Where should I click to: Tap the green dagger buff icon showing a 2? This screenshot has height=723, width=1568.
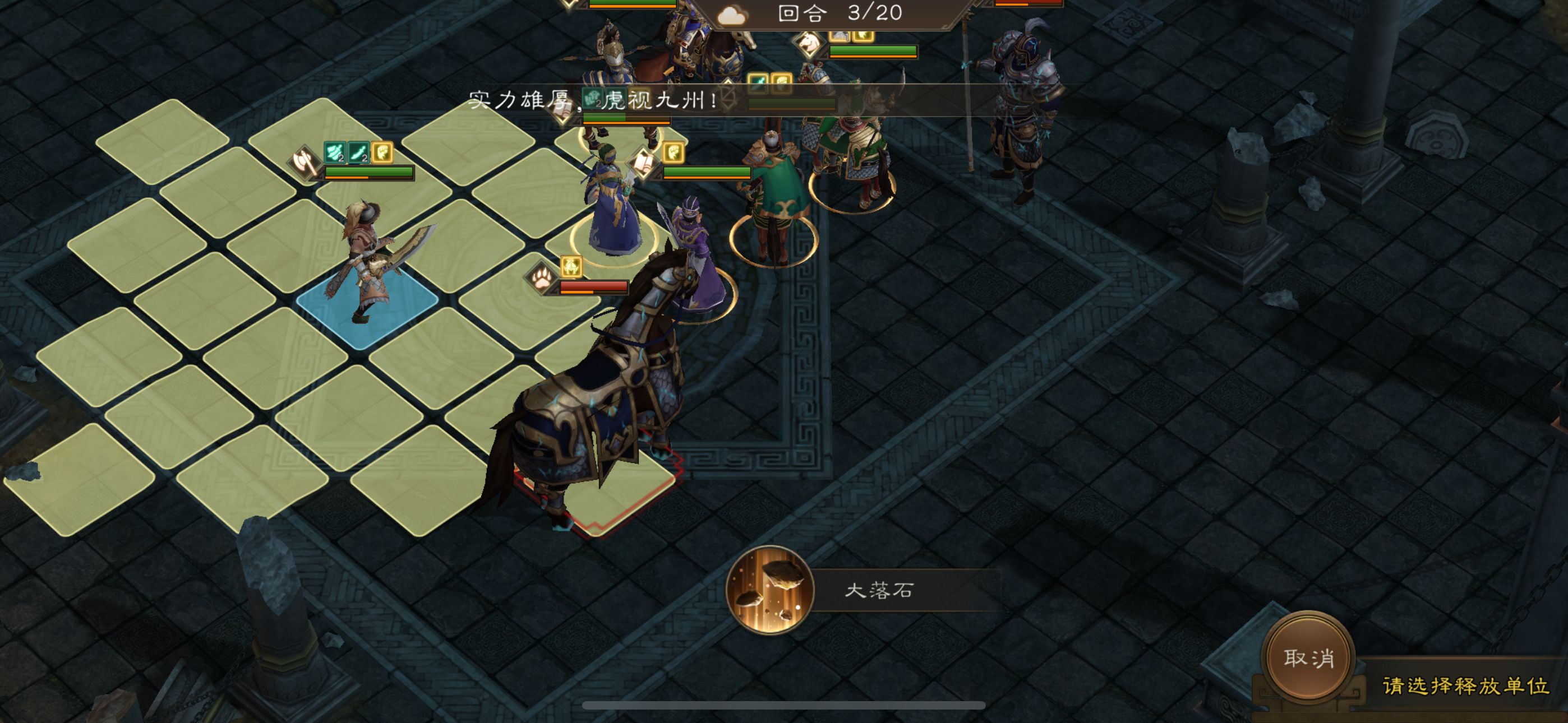(359, 153)
